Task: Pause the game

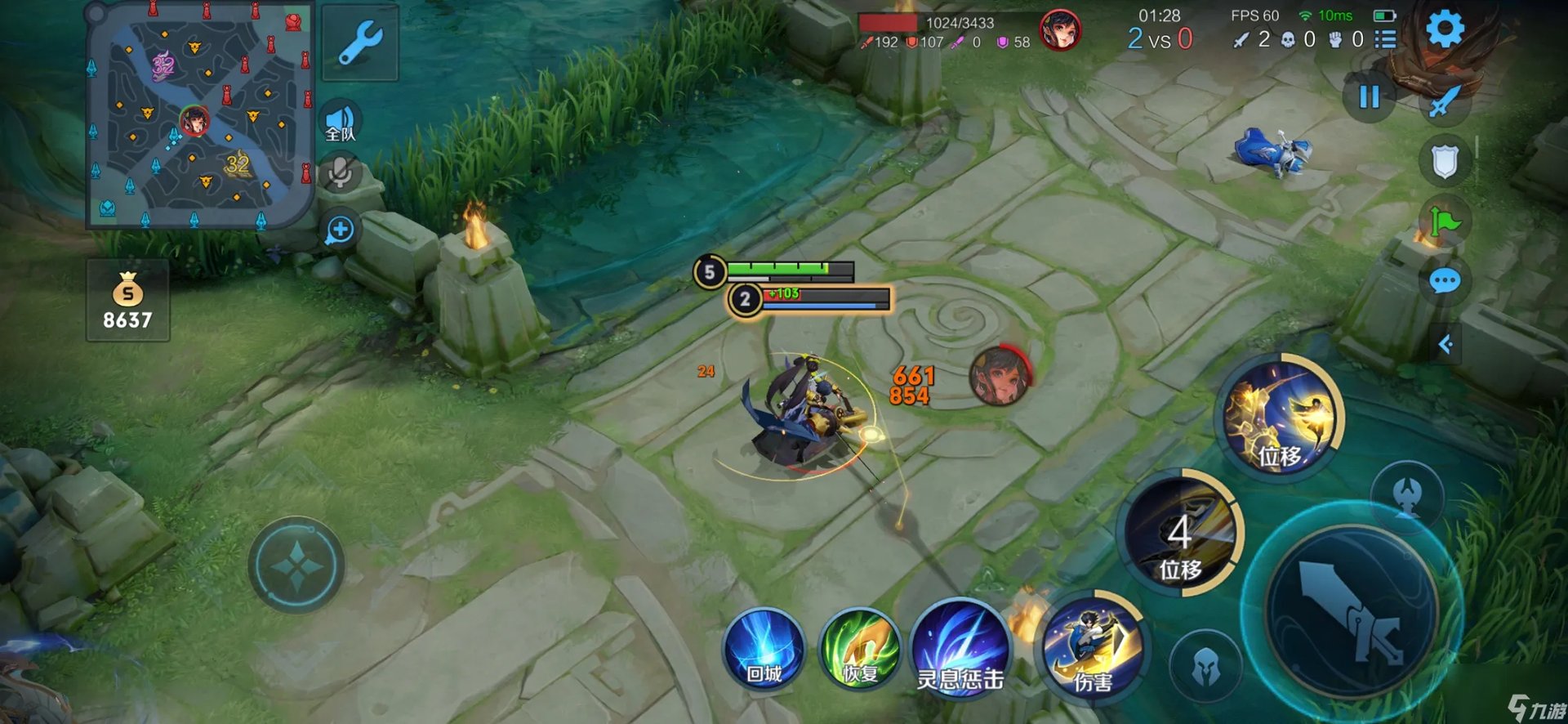Action: 1370,97
